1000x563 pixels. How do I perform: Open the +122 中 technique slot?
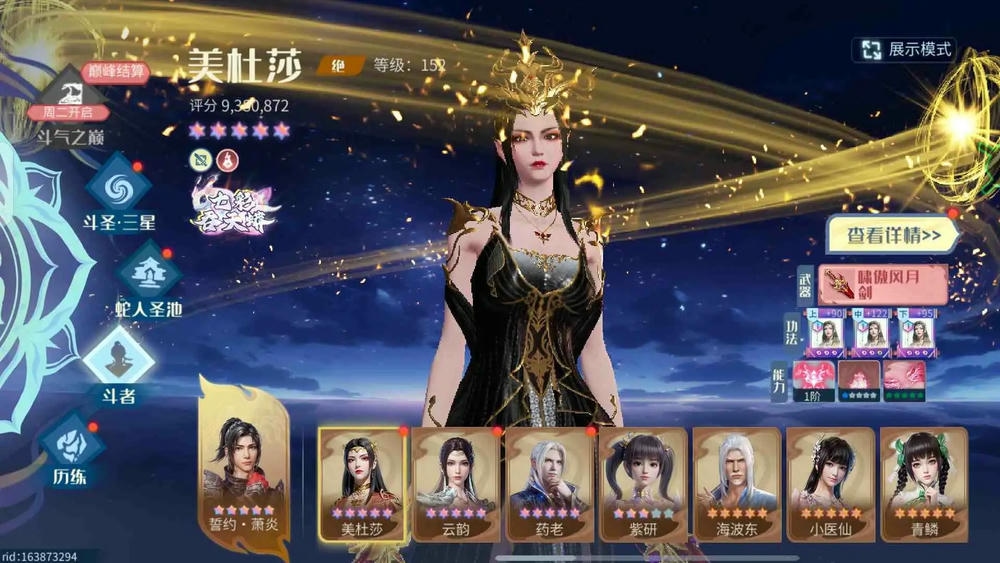(x=872, y=334)
